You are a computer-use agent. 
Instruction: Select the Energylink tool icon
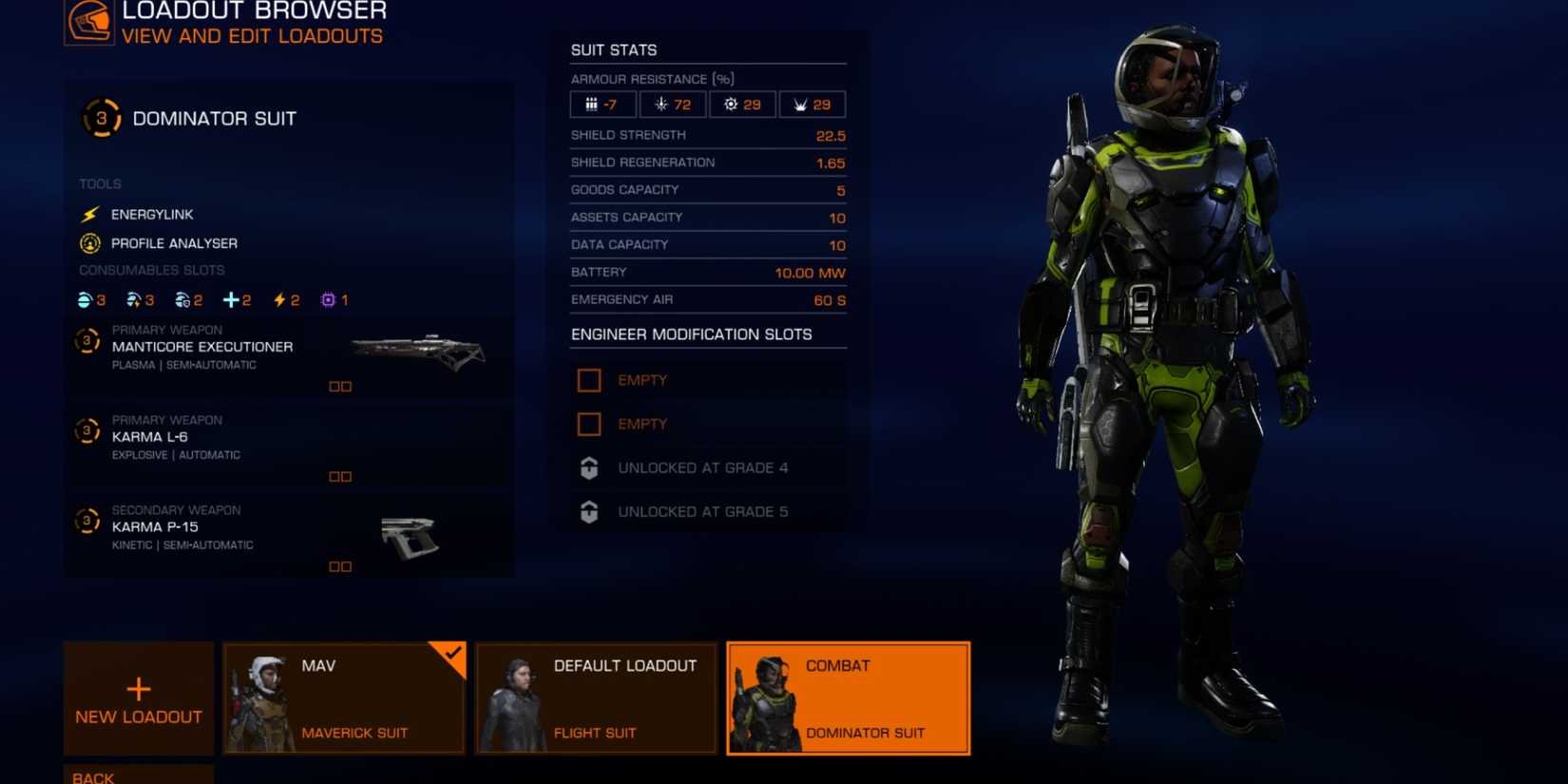click(88, 215)
